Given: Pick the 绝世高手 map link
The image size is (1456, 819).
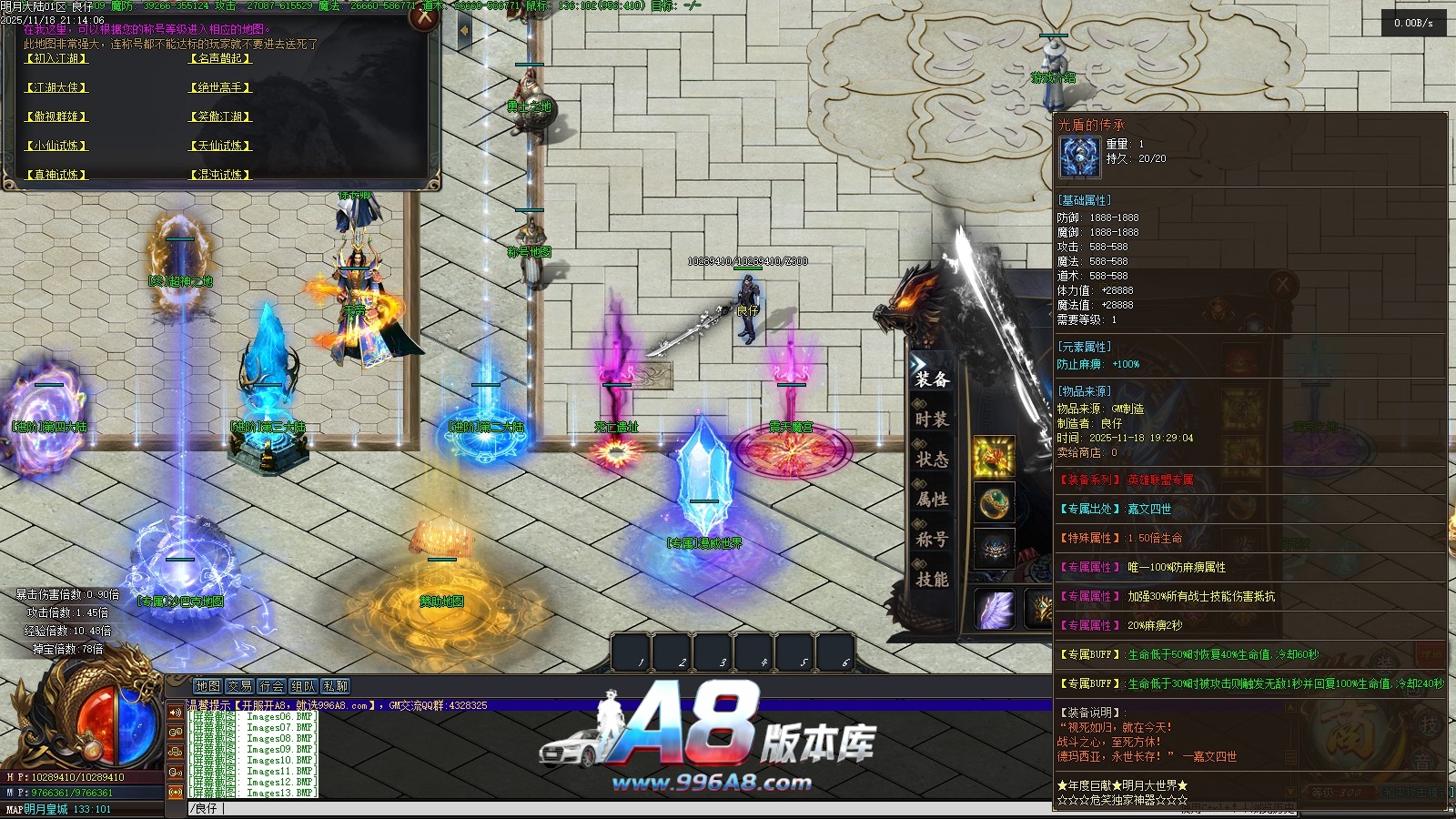Looking at the screenshot, I should pos(220,87).
